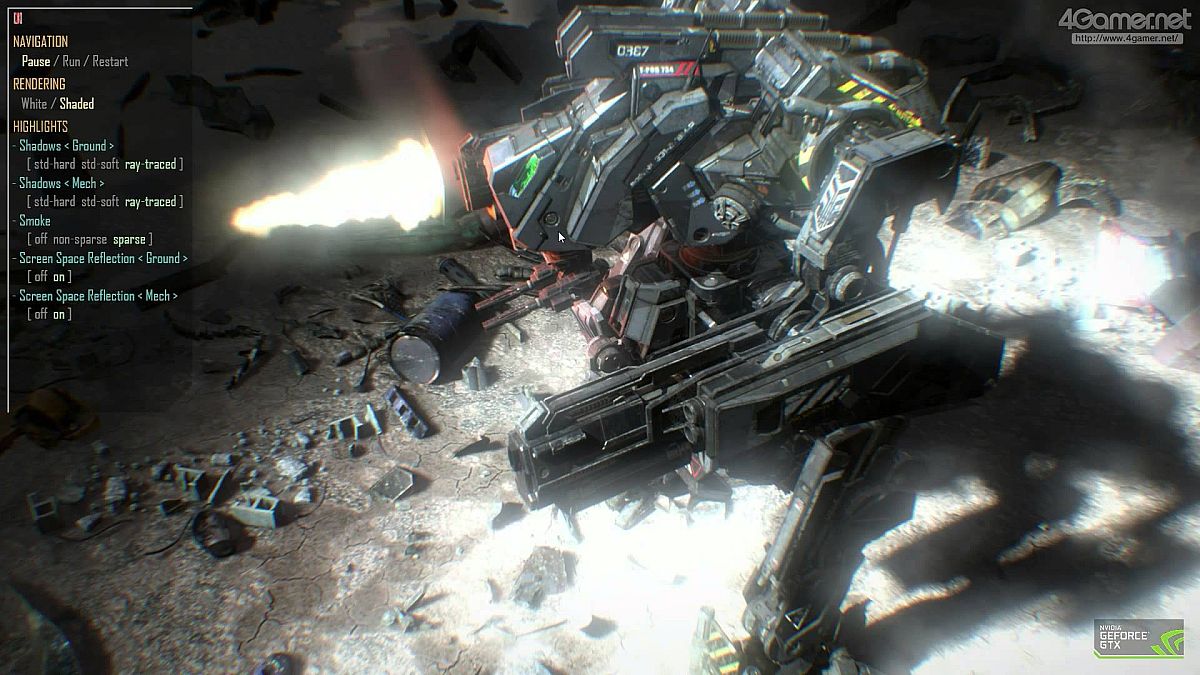Screen dimensions: 1200x675
Task: Set Mech shadows to std-soft
Action: click(x=100, y=202)
